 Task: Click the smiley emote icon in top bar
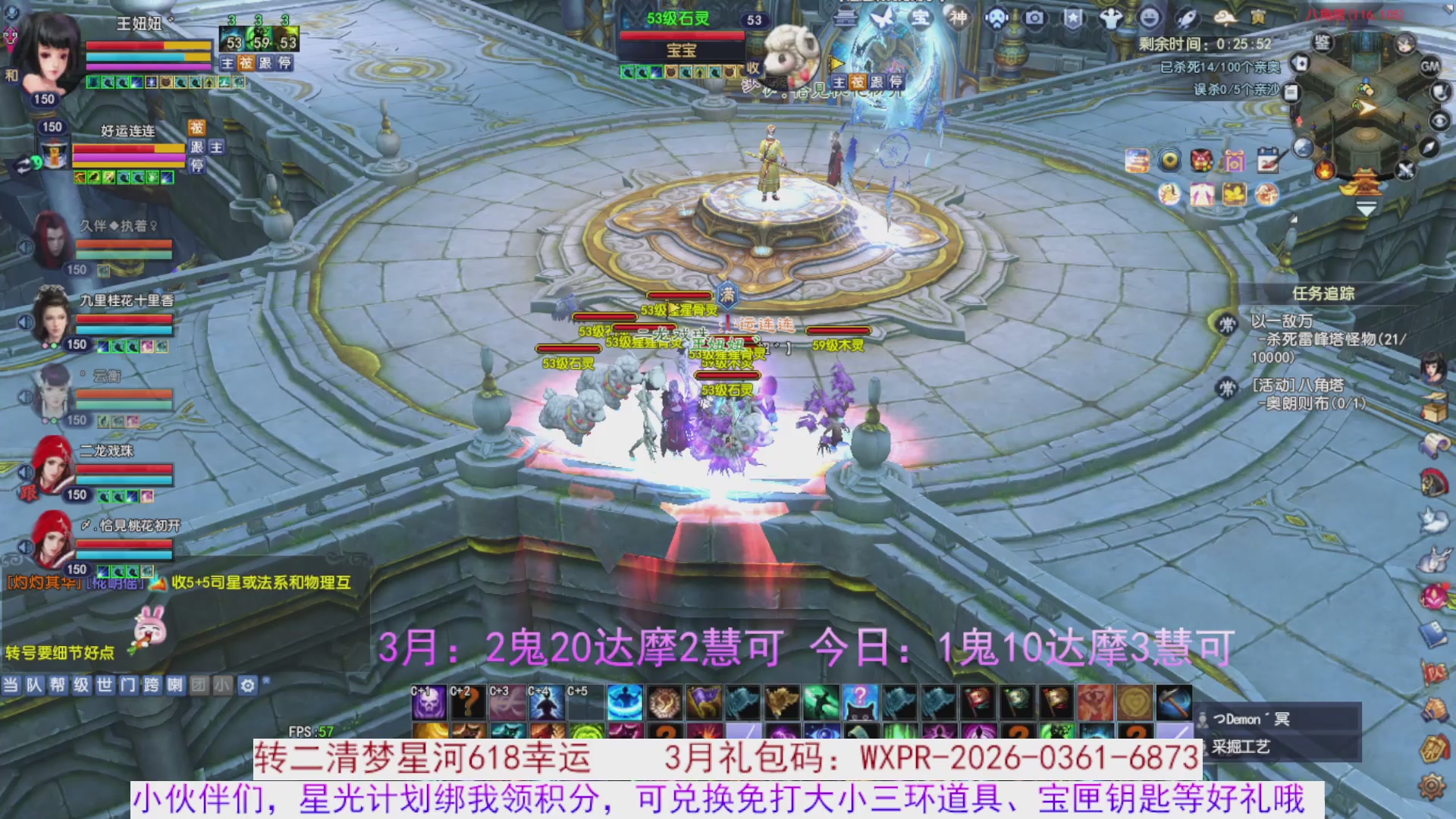[x=1150, y=17]
